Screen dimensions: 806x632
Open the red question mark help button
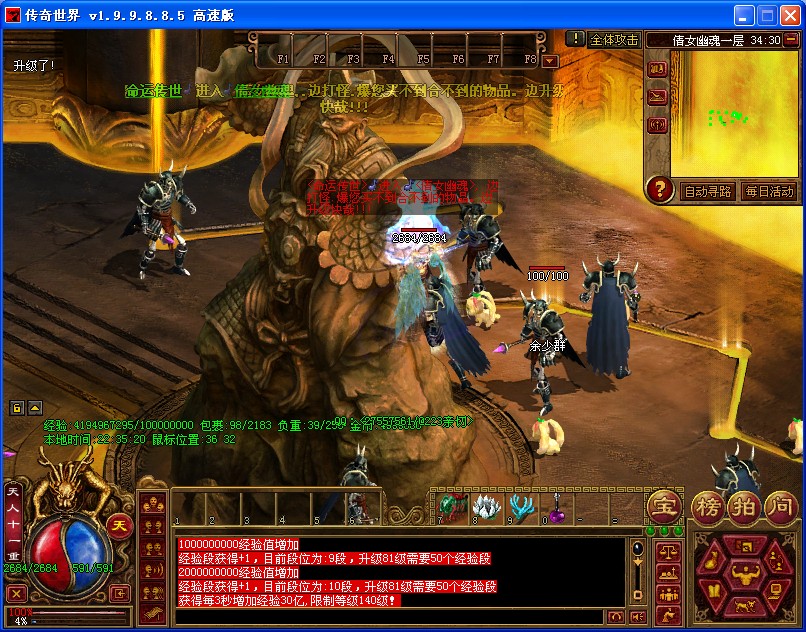(659, 188)
